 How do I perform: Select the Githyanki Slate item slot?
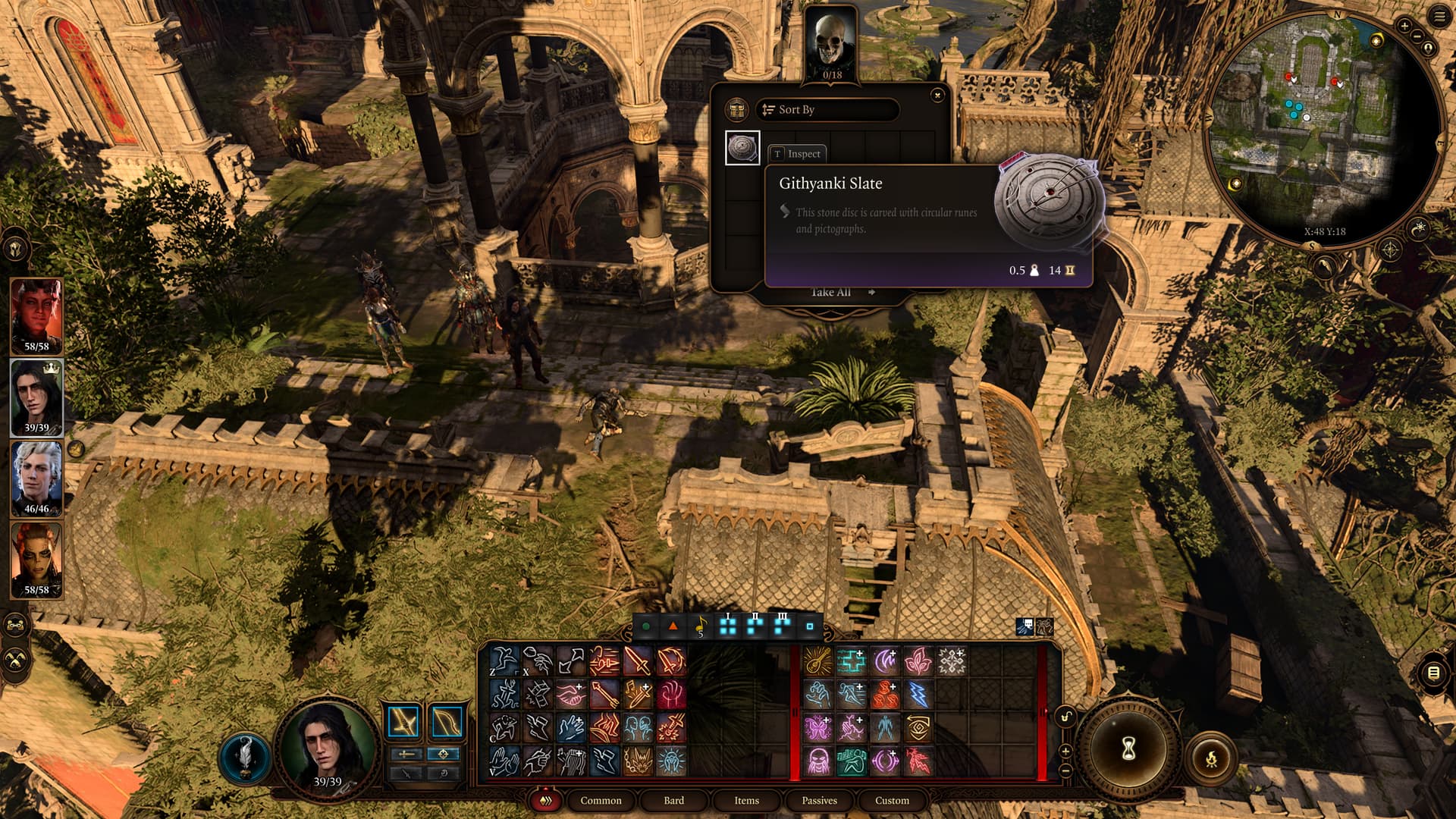pos(742,148)
